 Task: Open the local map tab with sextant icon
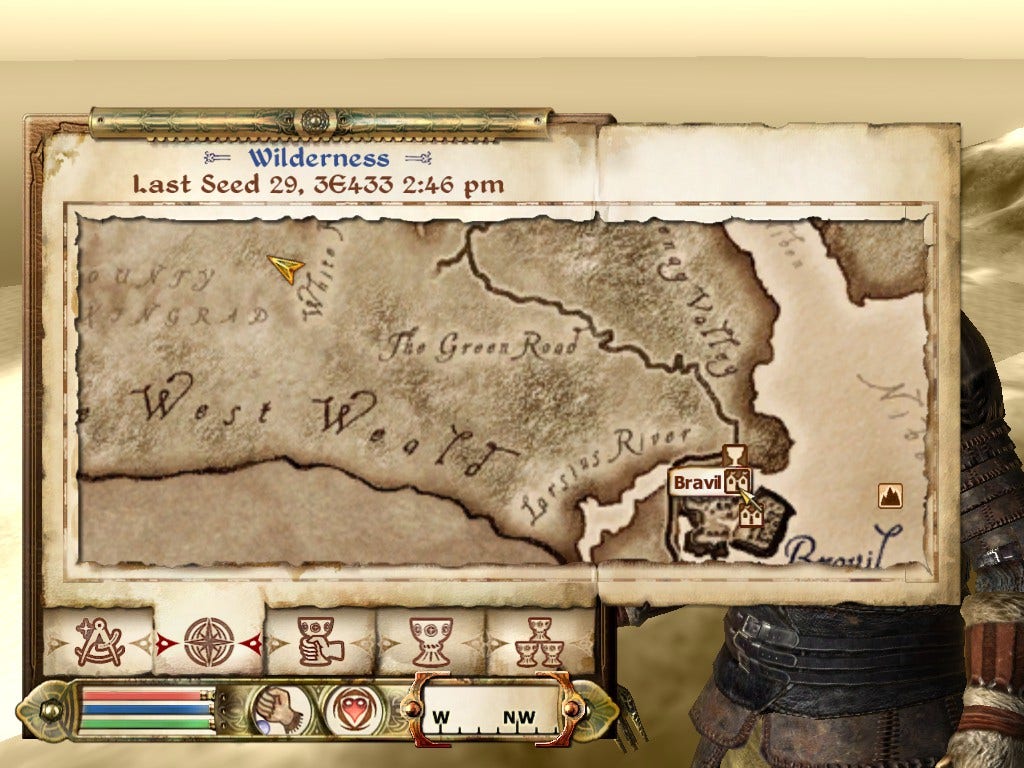[x=99, y=642]
